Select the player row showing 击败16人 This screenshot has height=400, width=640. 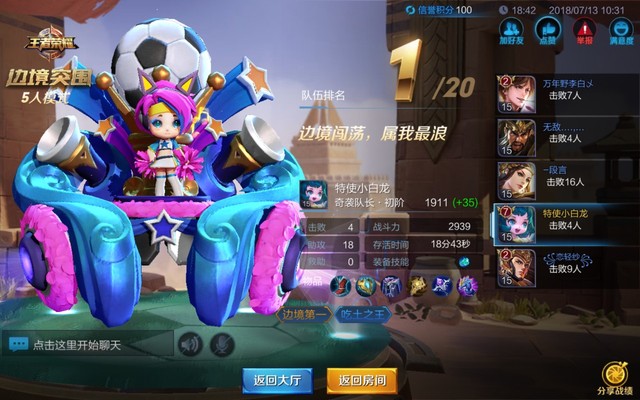tap(565, 180)
